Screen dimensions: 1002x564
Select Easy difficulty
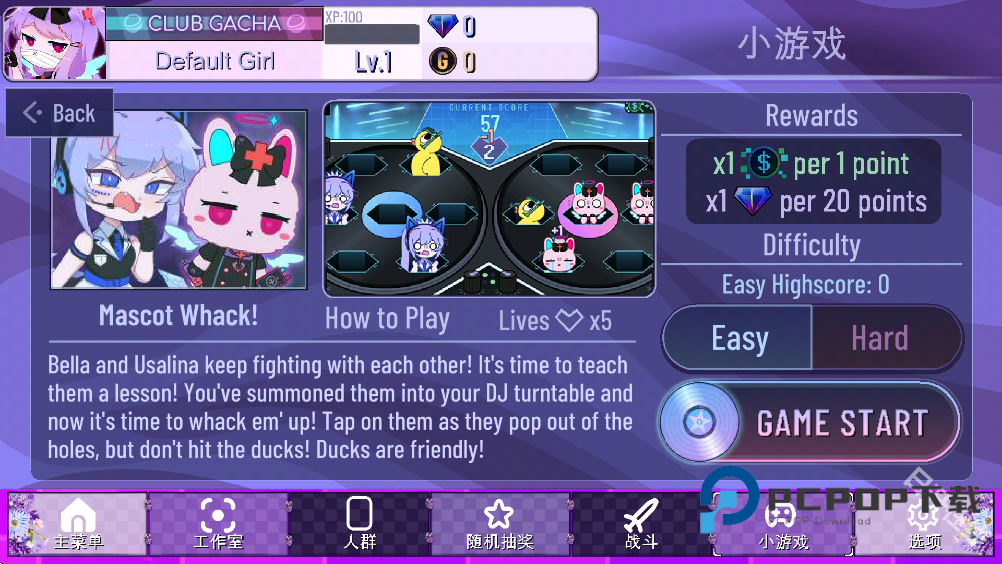[x=739, y=339]
